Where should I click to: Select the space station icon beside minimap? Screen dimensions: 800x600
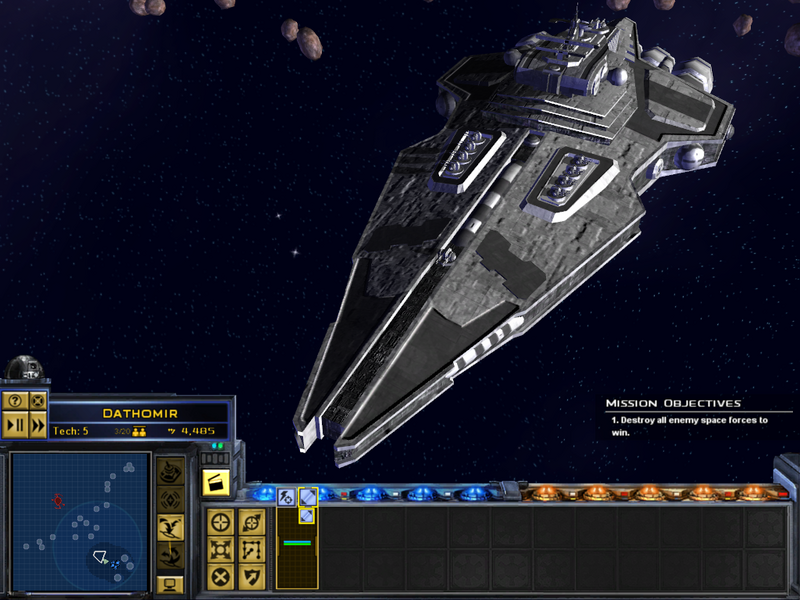[x=172, y=470]
